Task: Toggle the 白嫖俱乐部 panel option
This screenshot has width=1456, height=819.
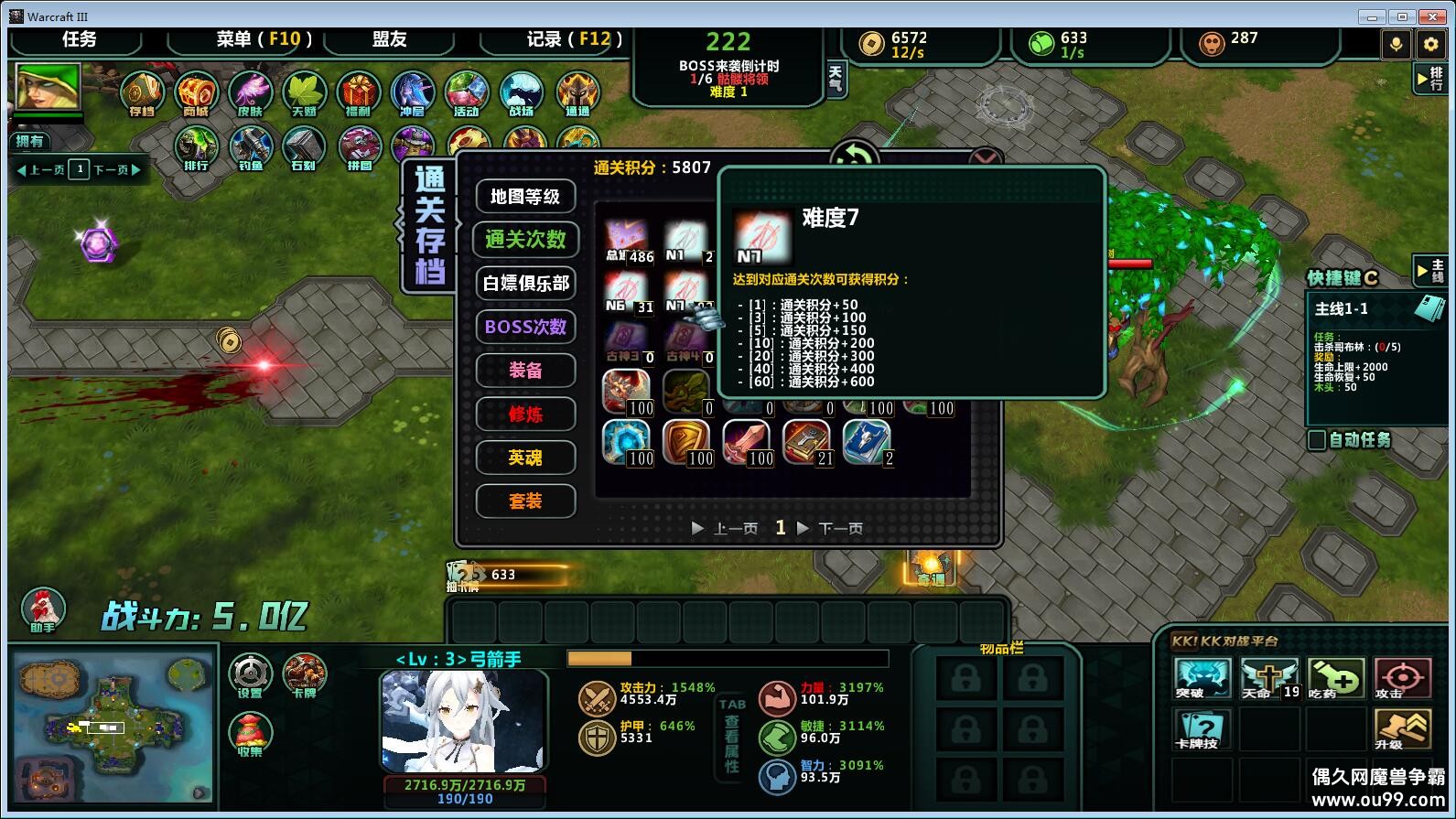Action: point(525,284)
